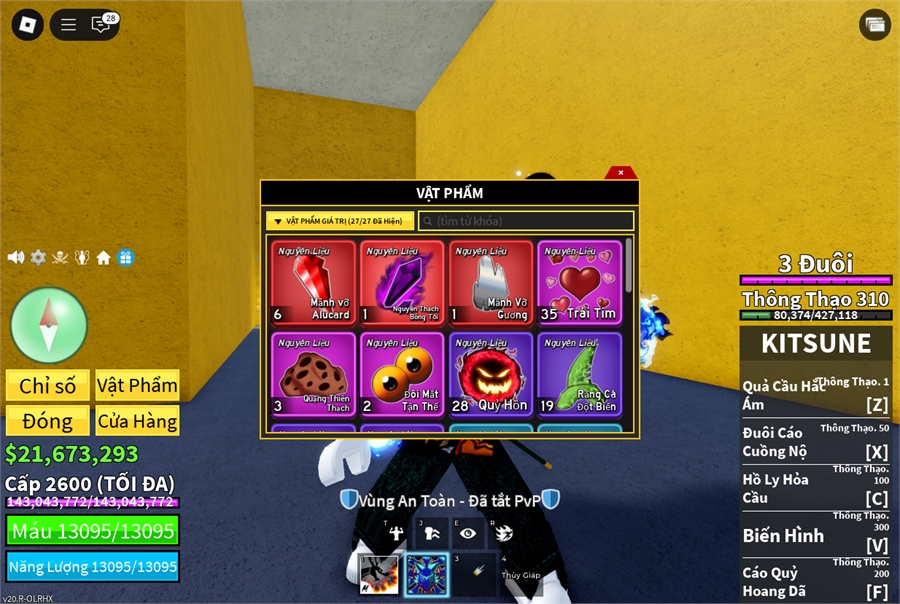Open the Chỉ số stats menu
Screen dimensions: 900x604
click(x=48, y=386)
